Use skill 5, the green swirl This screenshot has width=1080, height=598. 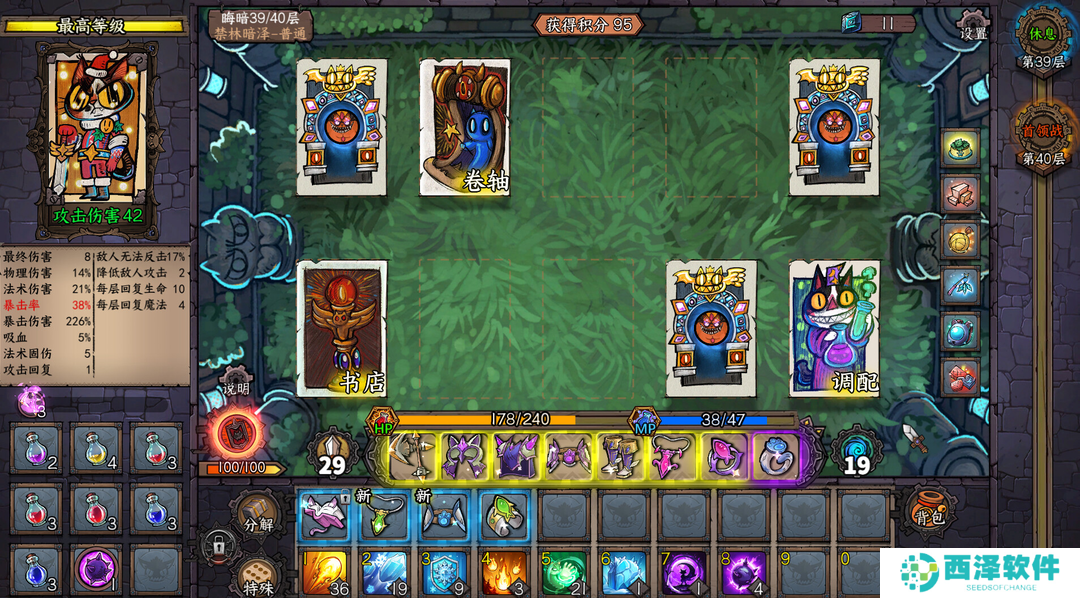click(x=564, y=573)
